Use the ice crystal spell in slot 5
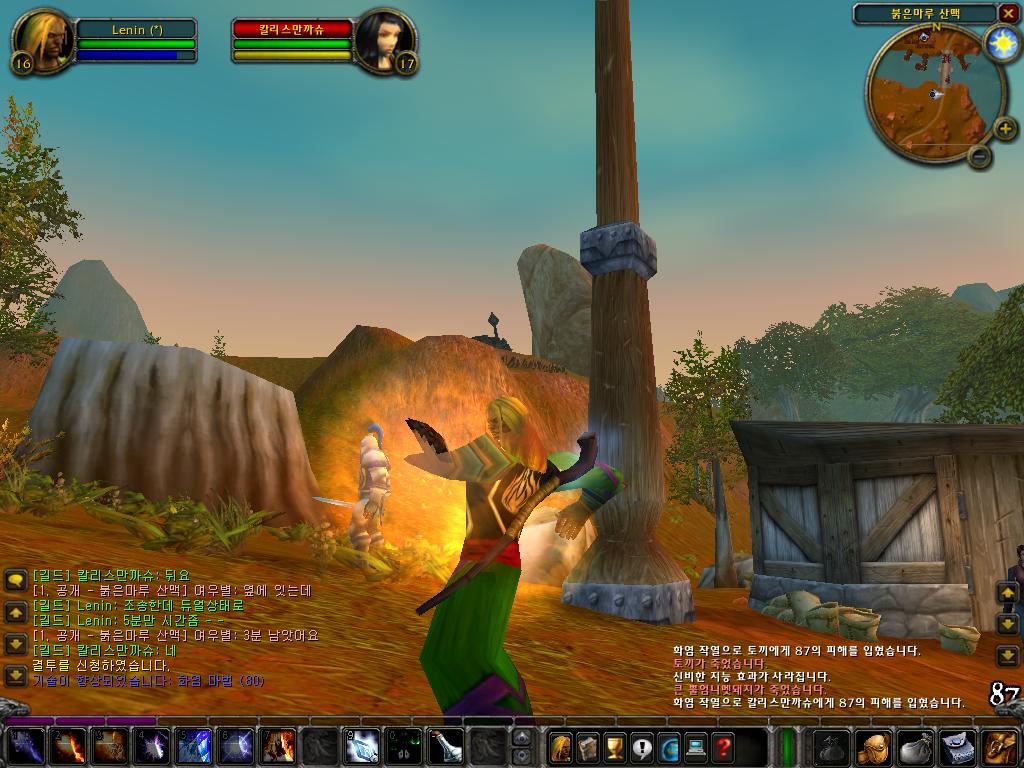1024x768 pixels. 193,747
